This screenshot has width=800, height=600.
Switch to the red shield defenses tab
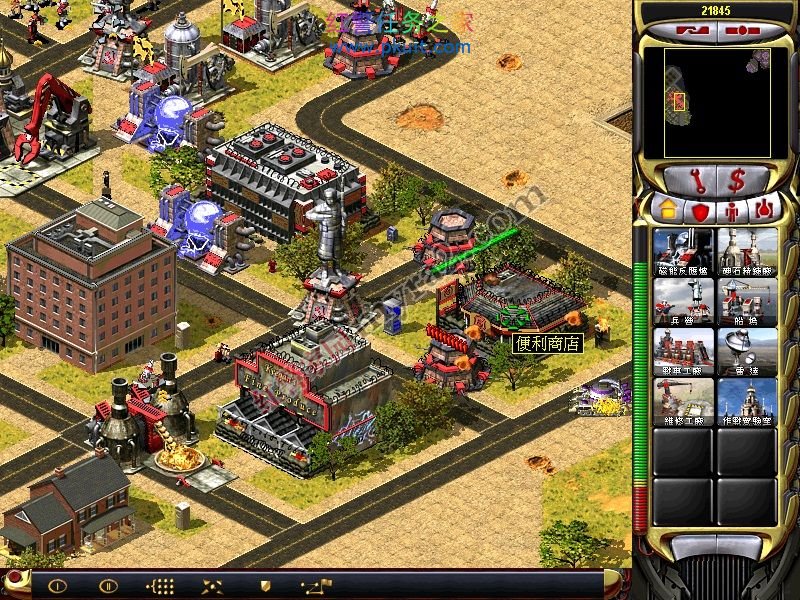698,210
